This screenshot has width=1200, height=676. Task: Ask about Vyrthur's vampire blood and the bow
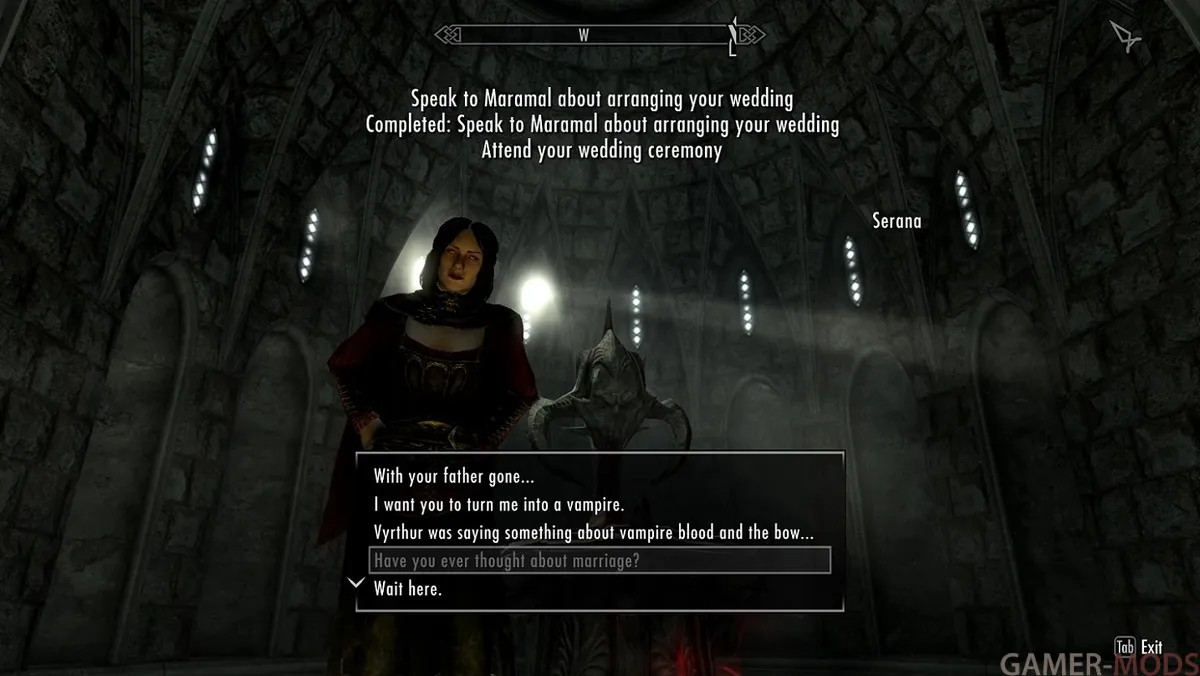coord(594,533)
